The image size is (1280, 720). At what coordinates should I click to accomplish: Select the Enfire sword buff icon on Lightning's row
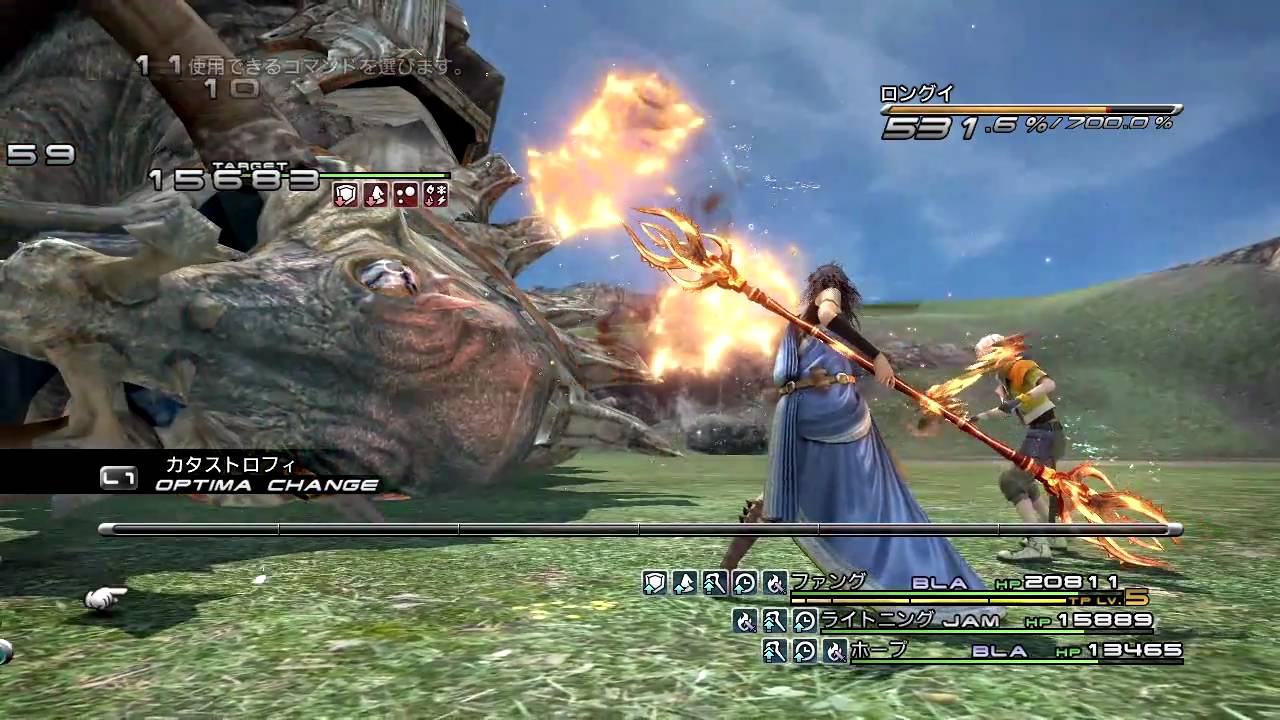coord(745,620)
